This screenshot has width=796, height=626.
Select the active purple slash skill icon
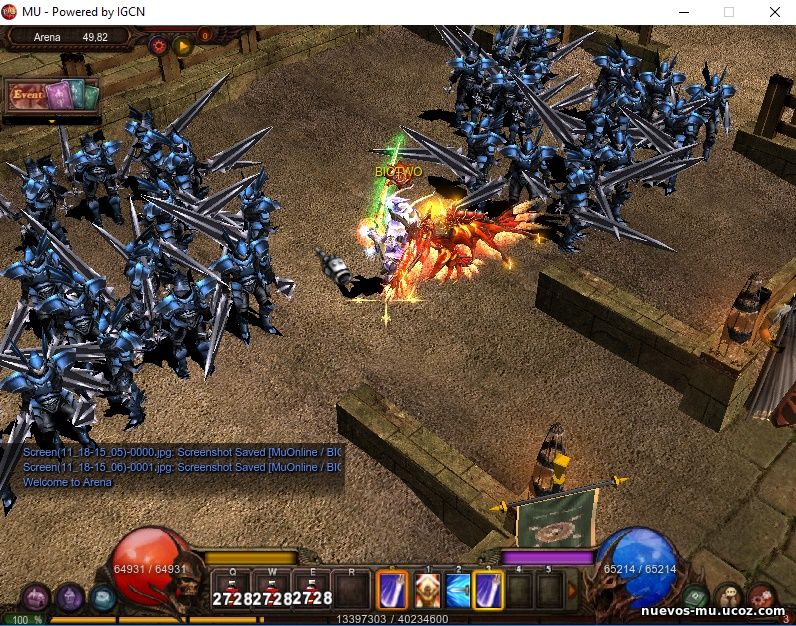392,590
